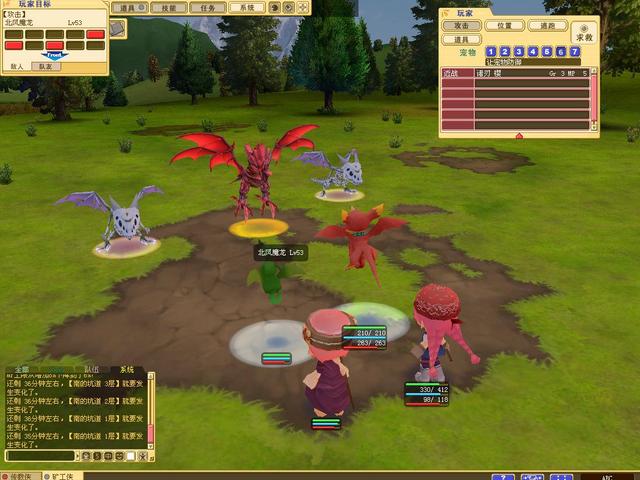
Task: Click the chat message input box
Action: [40, 456]
